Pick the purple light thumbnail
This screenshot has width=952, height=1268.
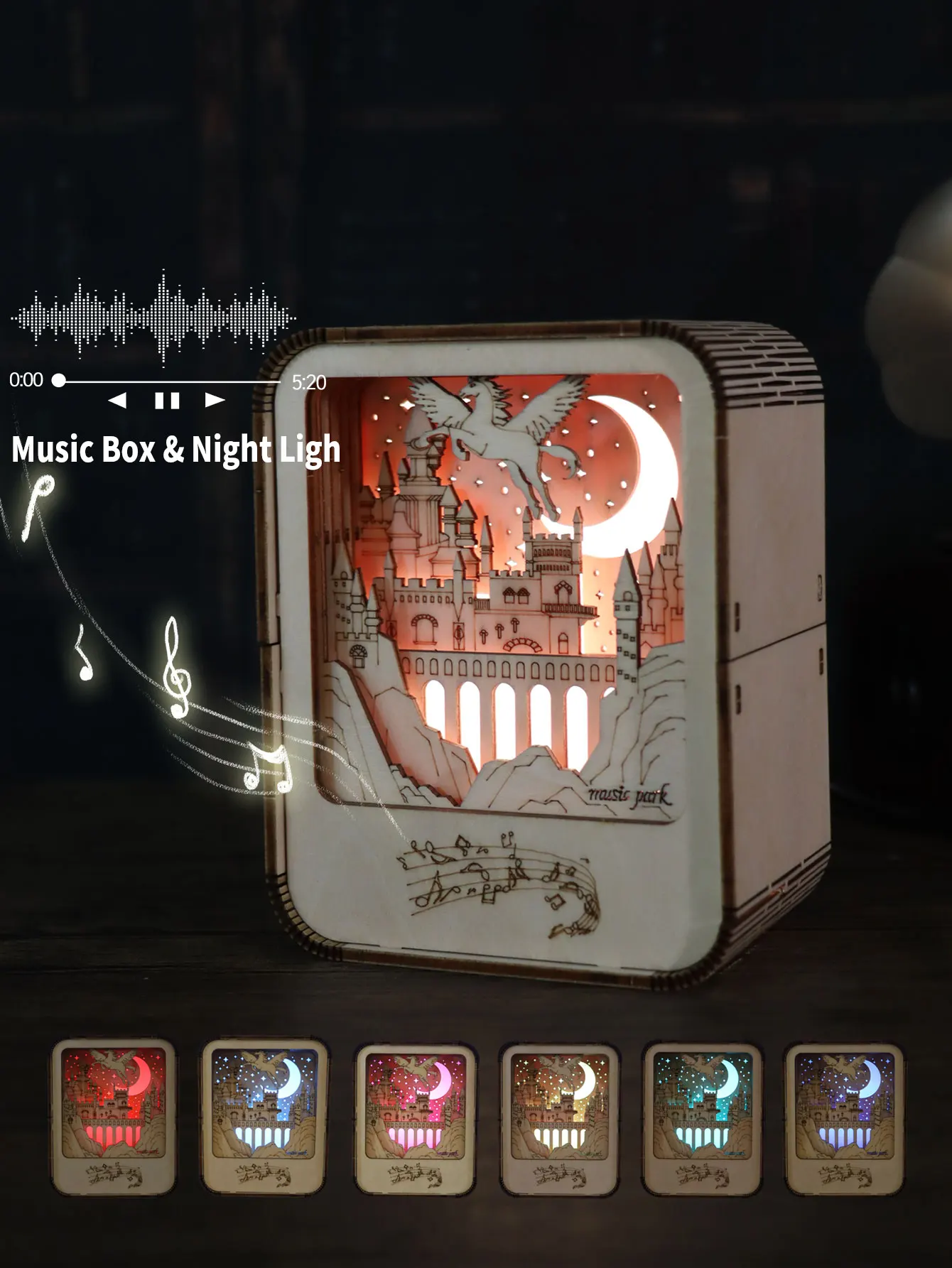844,1117
